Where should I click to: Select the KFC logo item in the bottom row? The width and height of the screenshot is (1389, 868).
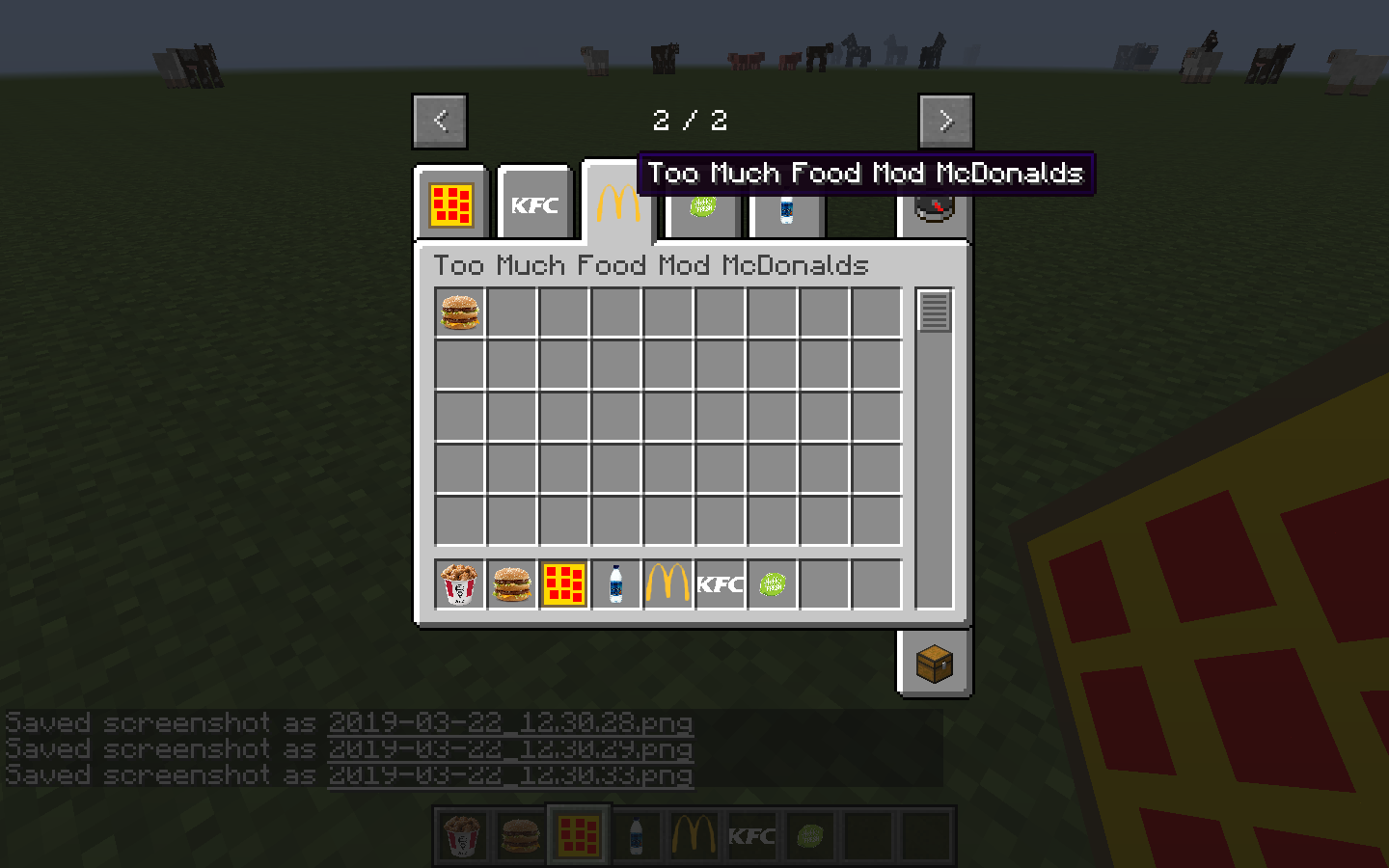(x=721, y=583)
